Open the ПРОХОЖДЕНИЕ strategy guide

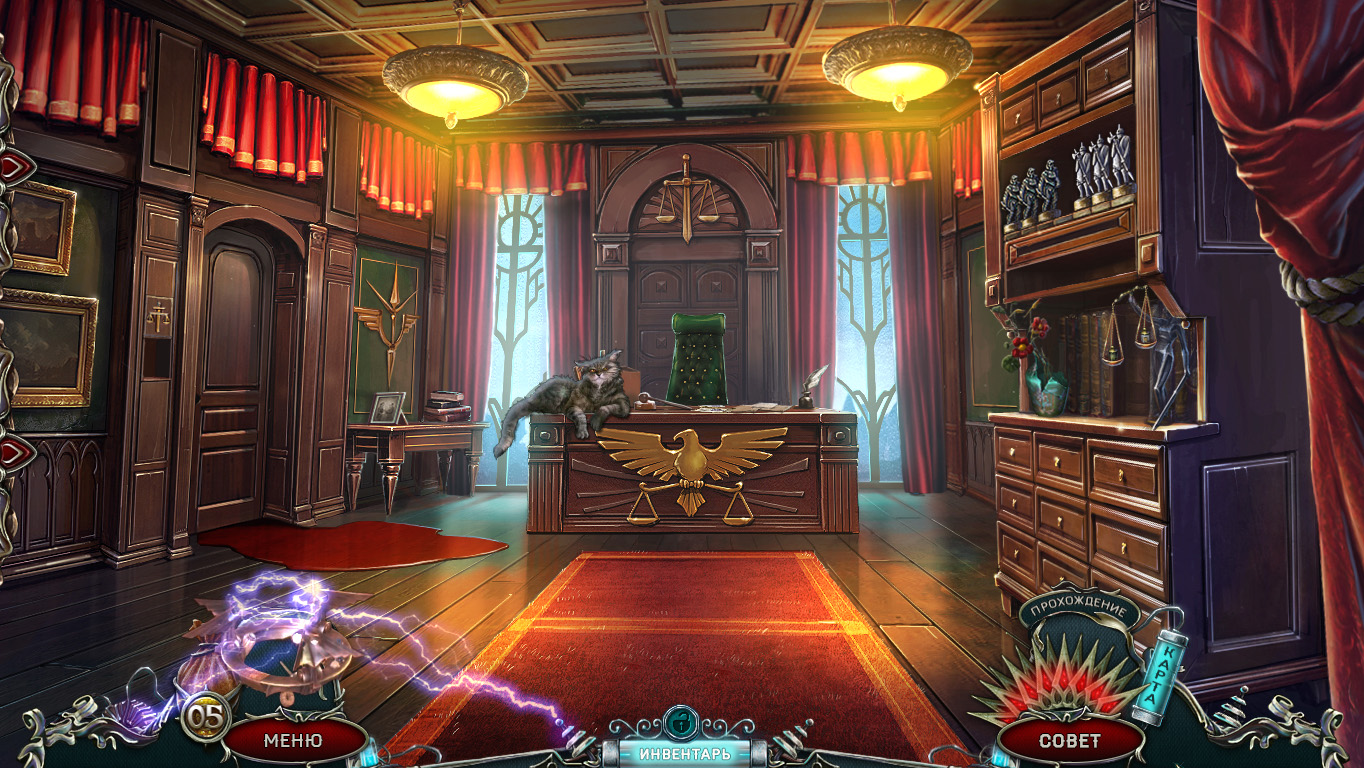point(1079,609)
